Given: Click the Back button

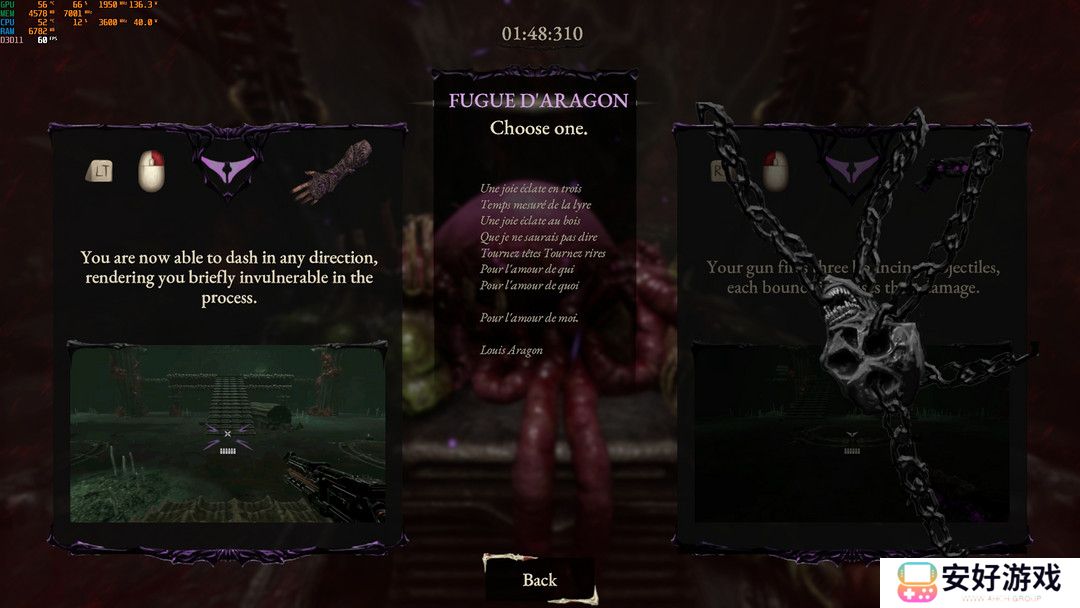Looking at the screenshot, I should [x=540, y=580].
